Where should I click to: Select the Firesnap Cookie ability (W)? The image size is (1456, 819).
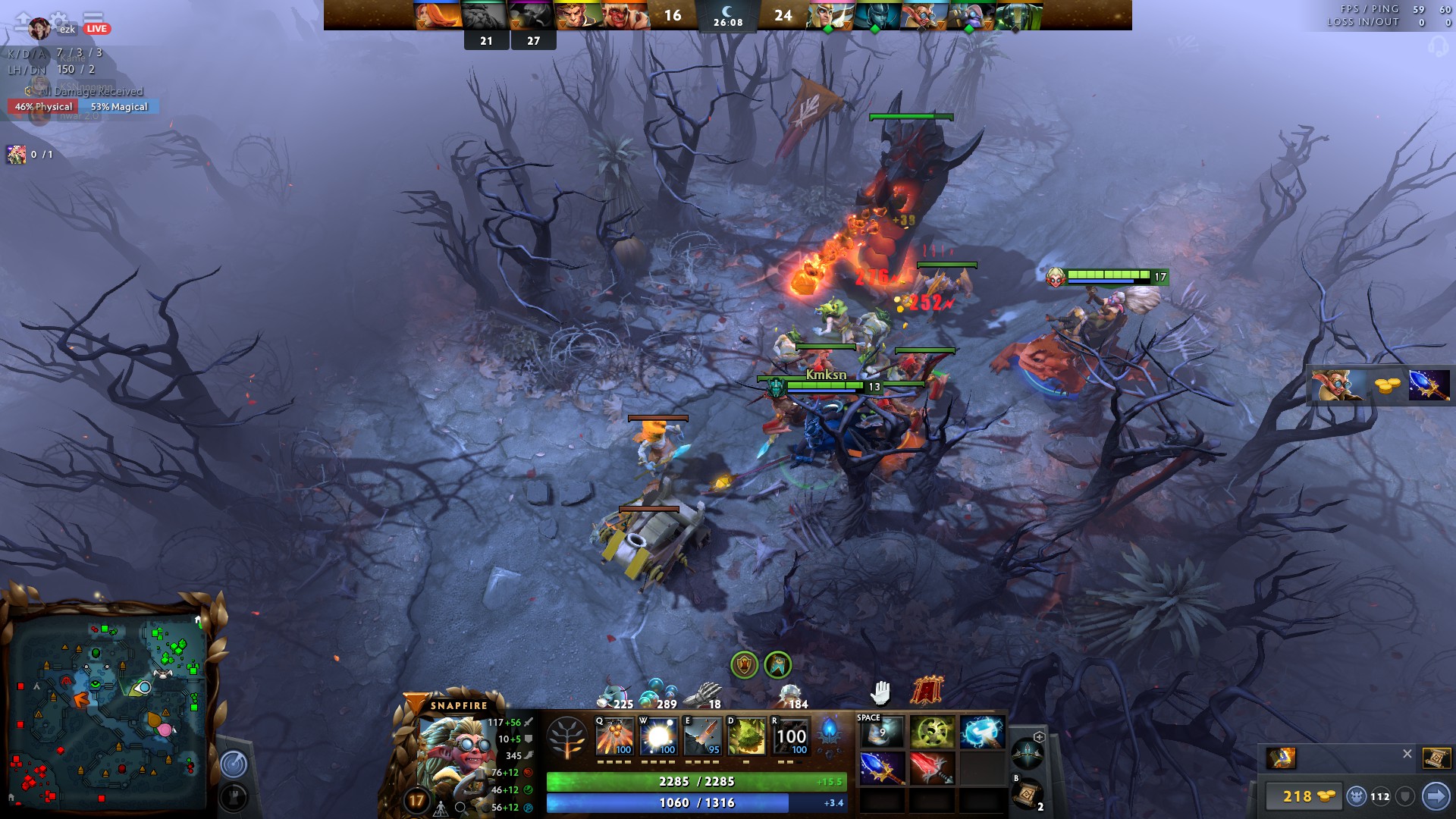[x=659, y=736]
